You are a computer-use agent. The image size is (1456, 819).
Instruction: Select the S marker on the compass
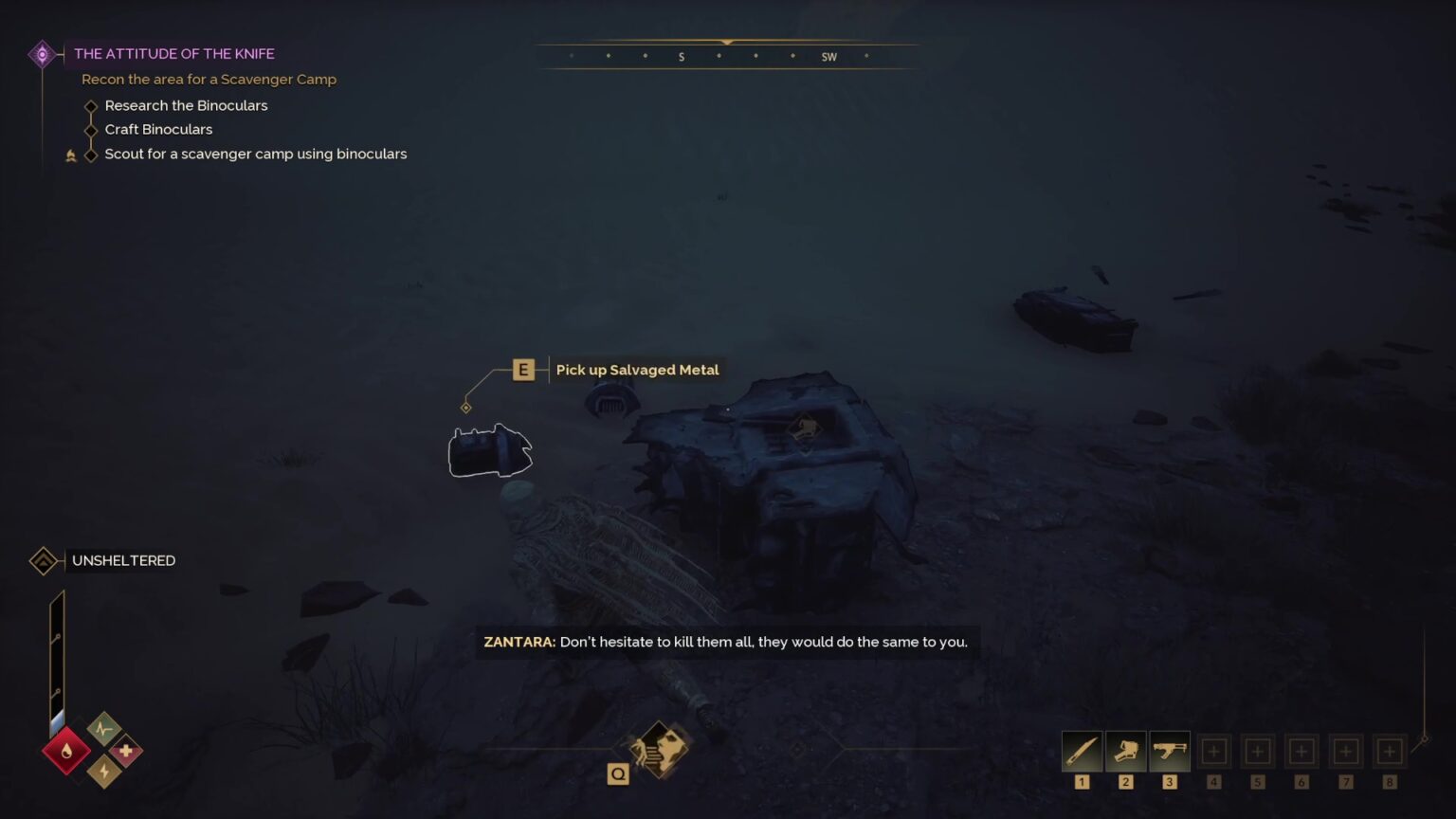pos(682,56)
